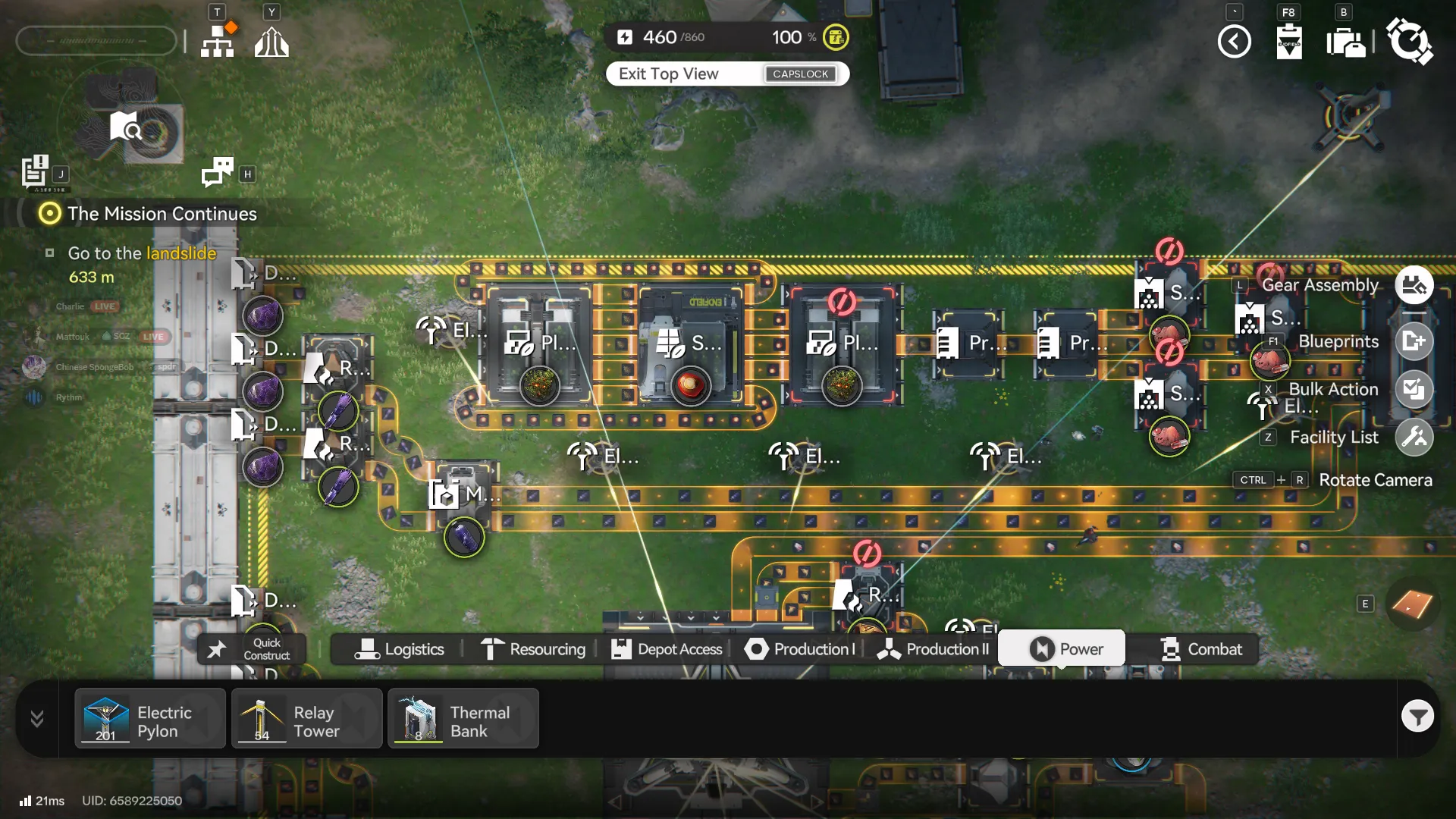Click the back arrow button
1456x819 pixels.
pyautogui.click(x=1234, y=41)
